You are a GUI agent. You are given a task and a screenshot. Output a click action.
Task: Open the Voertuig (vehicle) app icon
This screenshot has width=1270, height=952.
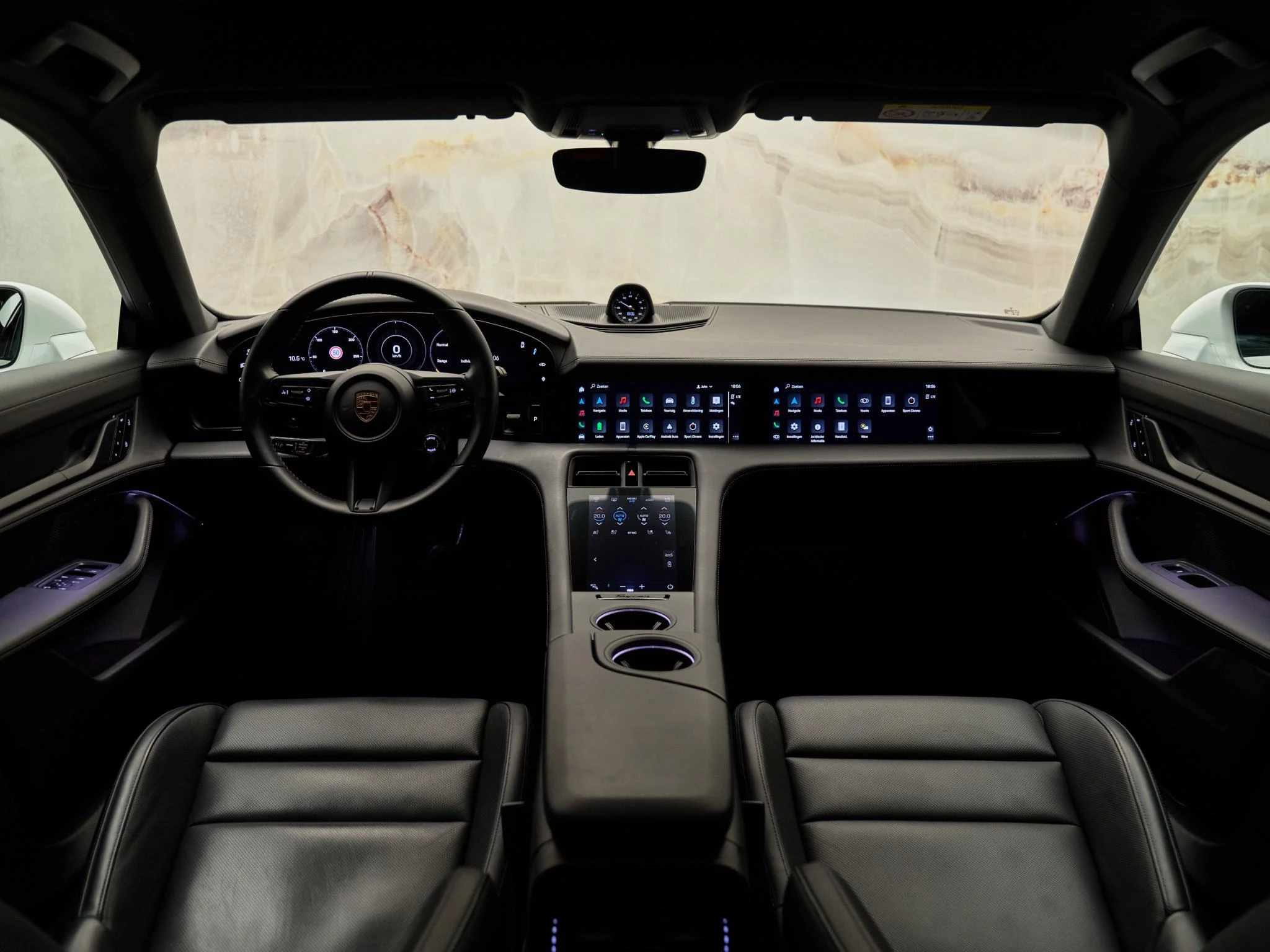(x=669, y=401)
